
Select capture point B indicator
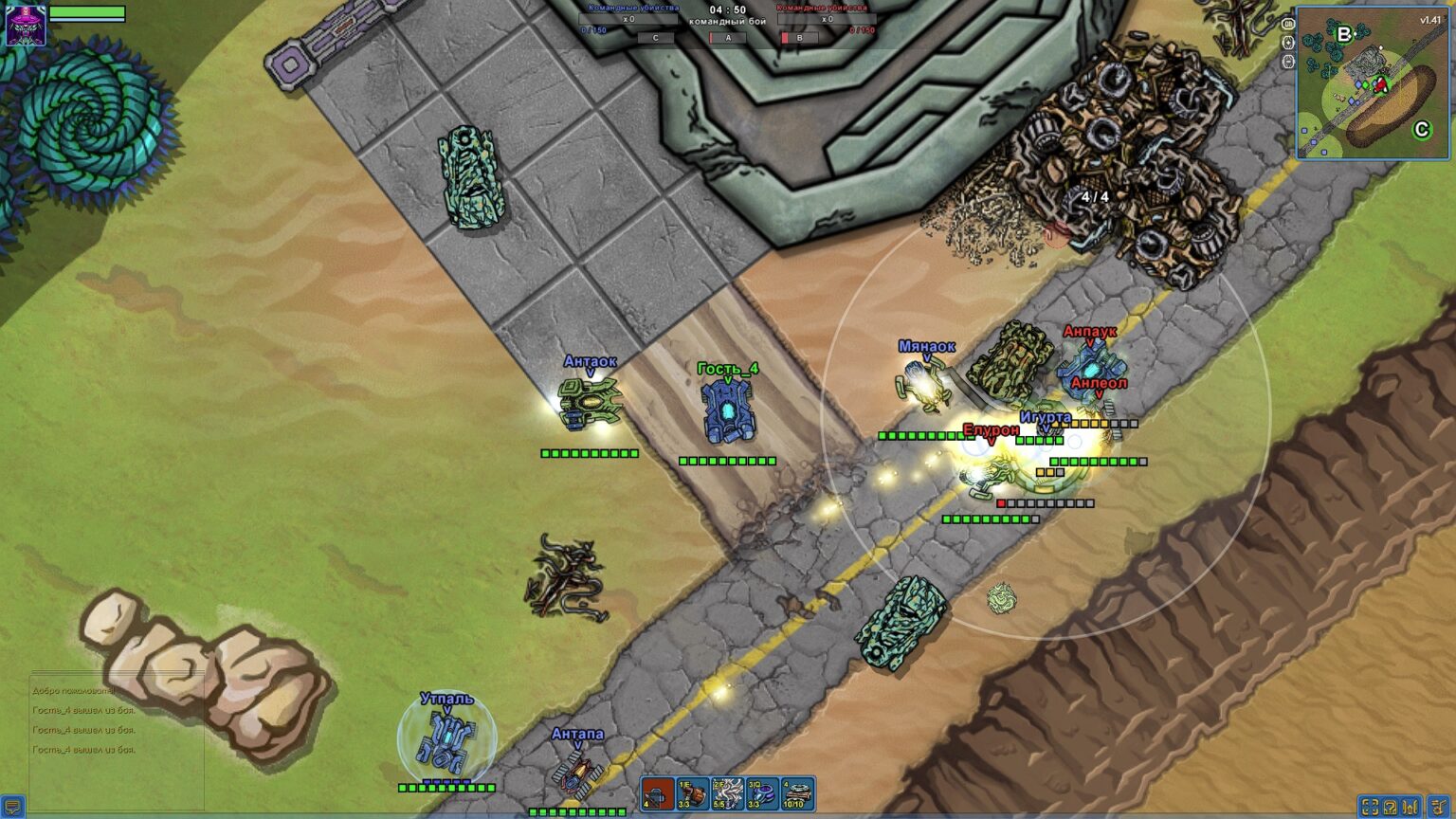pyautogui.click(x=799, y=38)
